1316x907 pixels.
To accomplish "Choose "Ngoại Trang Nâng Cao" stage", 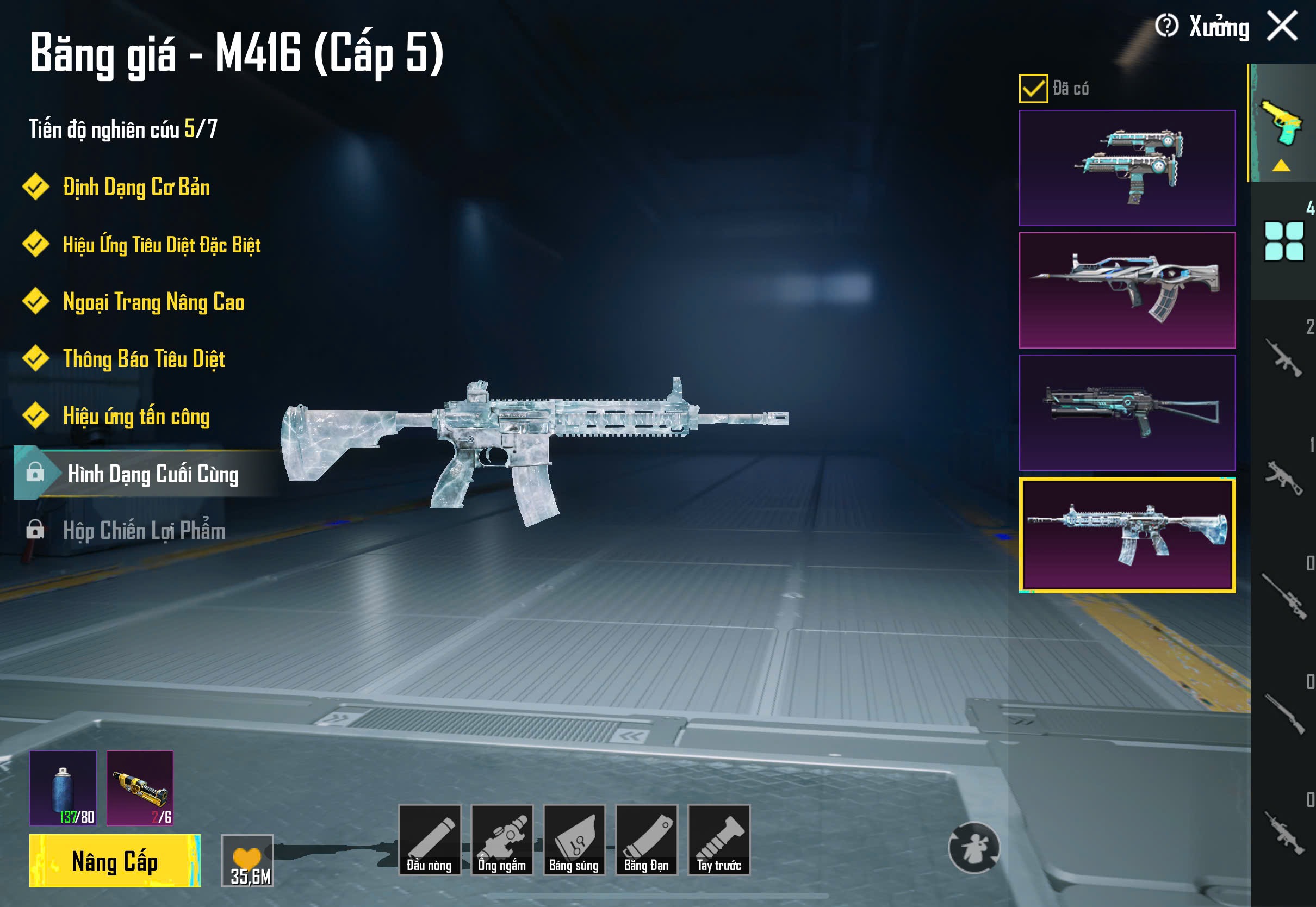I will tap(153, 302).
